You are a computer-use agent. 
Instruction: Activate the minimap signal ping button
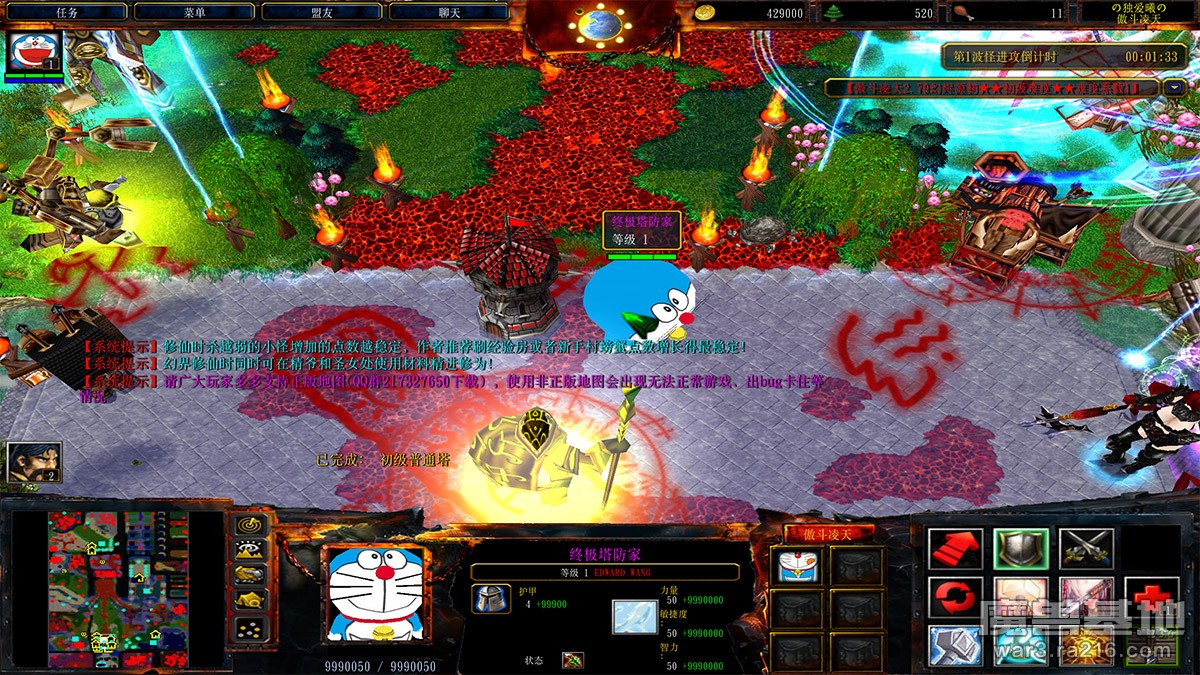point(250,526)
